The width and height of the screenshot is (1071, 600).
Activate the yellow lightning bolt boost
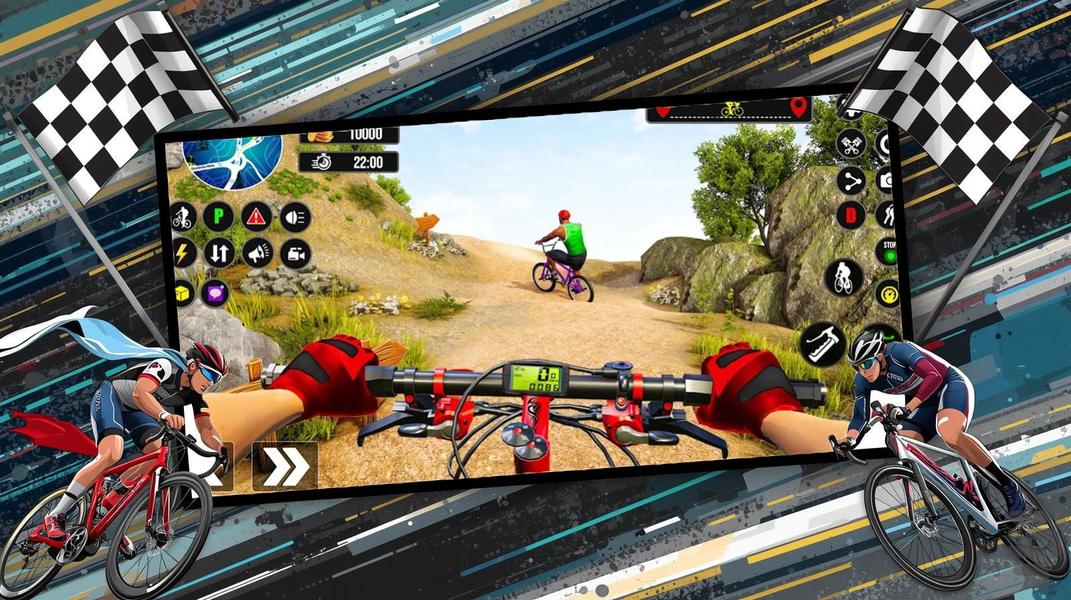[184, 252]
